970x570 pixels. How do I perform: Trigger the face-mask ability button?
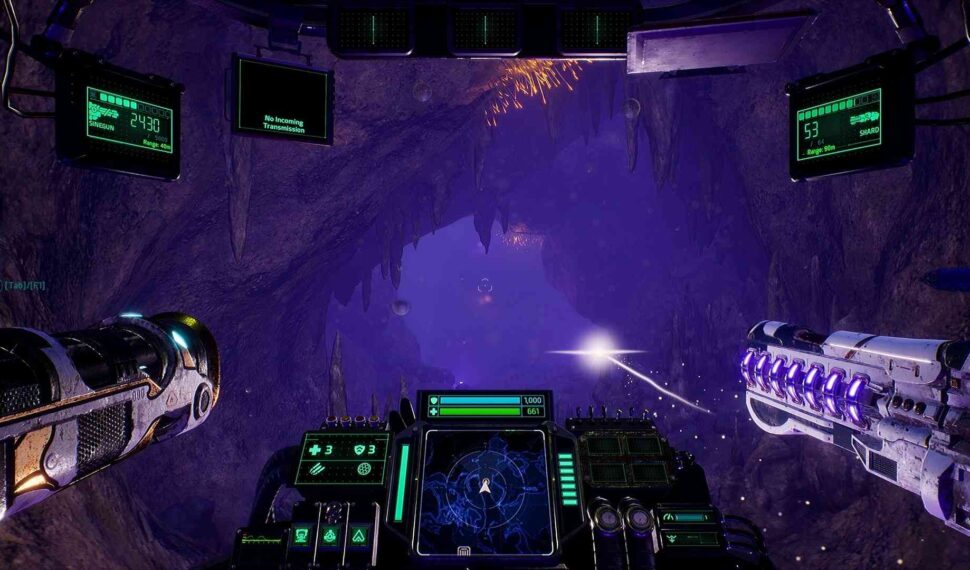pyautogui.click(x=300, y=537)
